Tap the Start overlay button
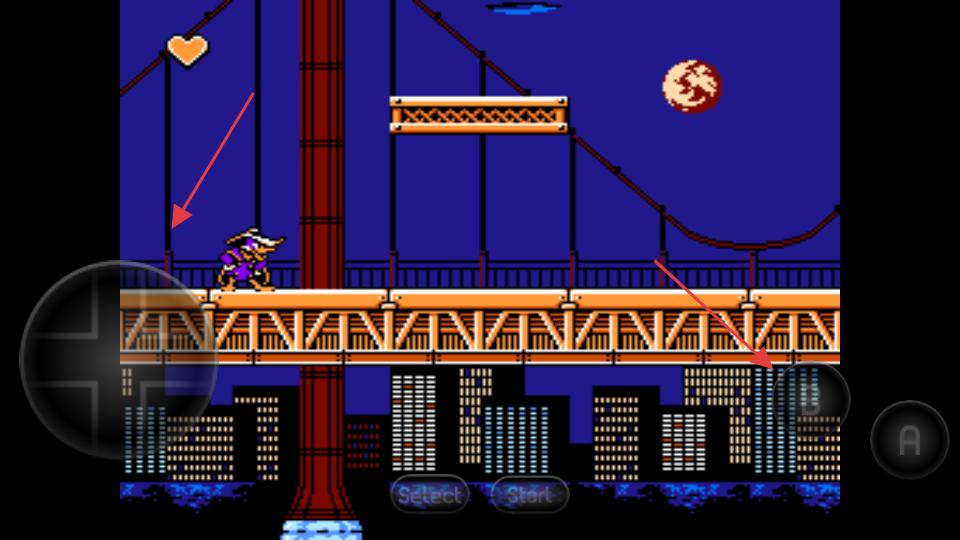The image size is (960, 540). point(530,494)
